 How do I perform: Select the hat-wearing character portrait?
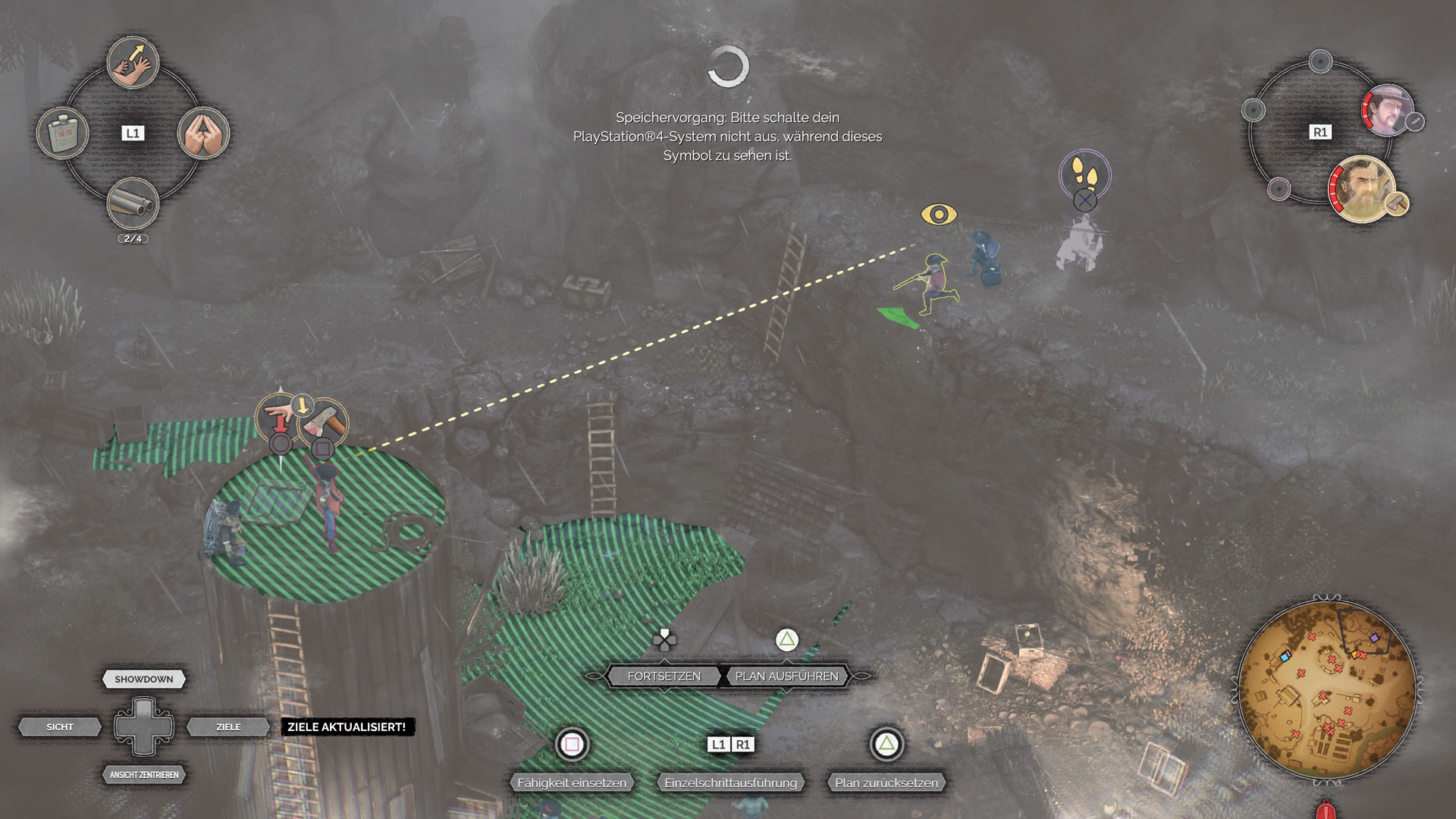pos(1387,110)
